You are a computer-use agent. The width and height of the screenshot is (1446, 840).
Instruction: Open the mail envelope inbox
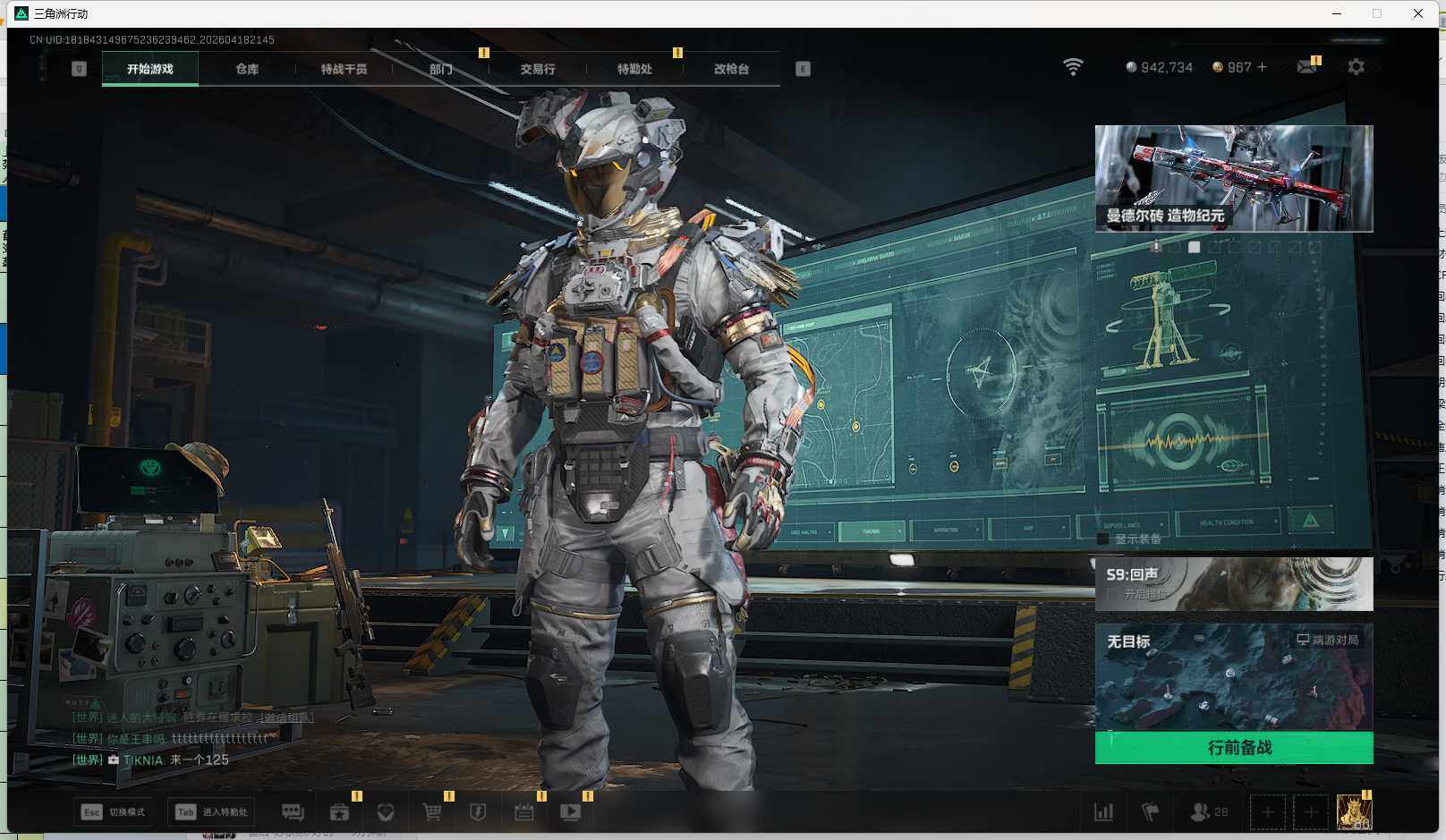pyautogui.click(x=1306, y=67)
